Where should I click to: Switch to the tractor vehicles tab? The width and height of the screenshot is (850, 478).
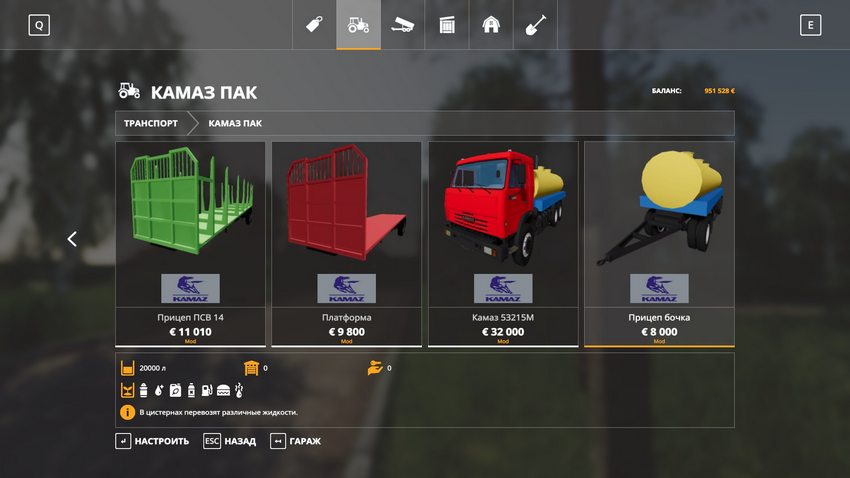point(358,25)
